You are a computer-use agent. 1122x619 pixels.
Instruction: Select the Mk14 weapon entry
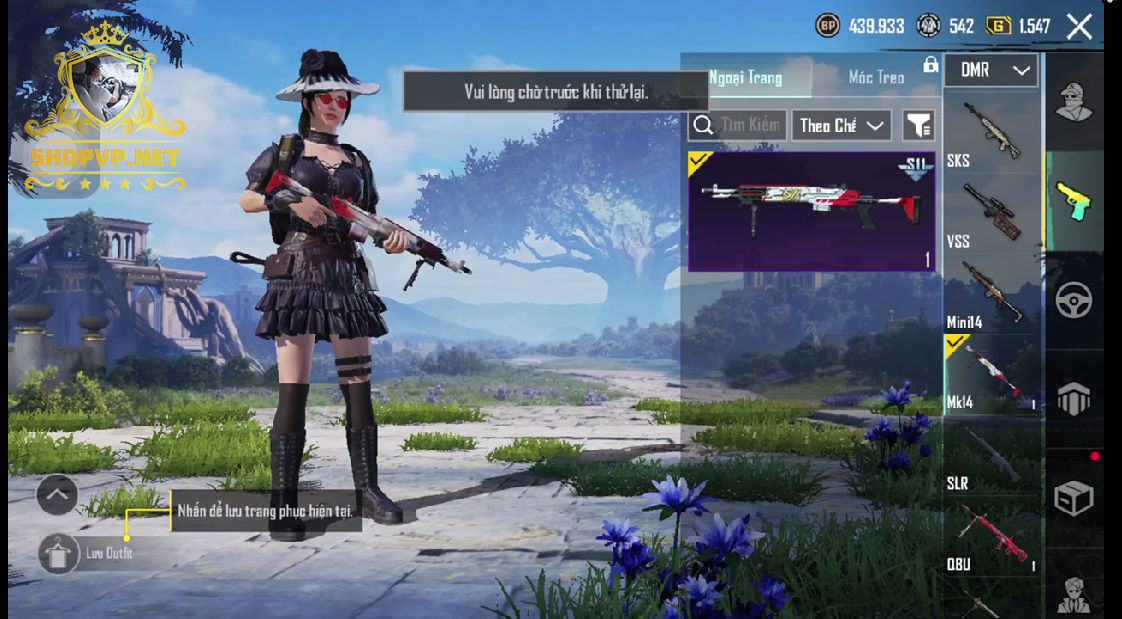coord(992,375)
